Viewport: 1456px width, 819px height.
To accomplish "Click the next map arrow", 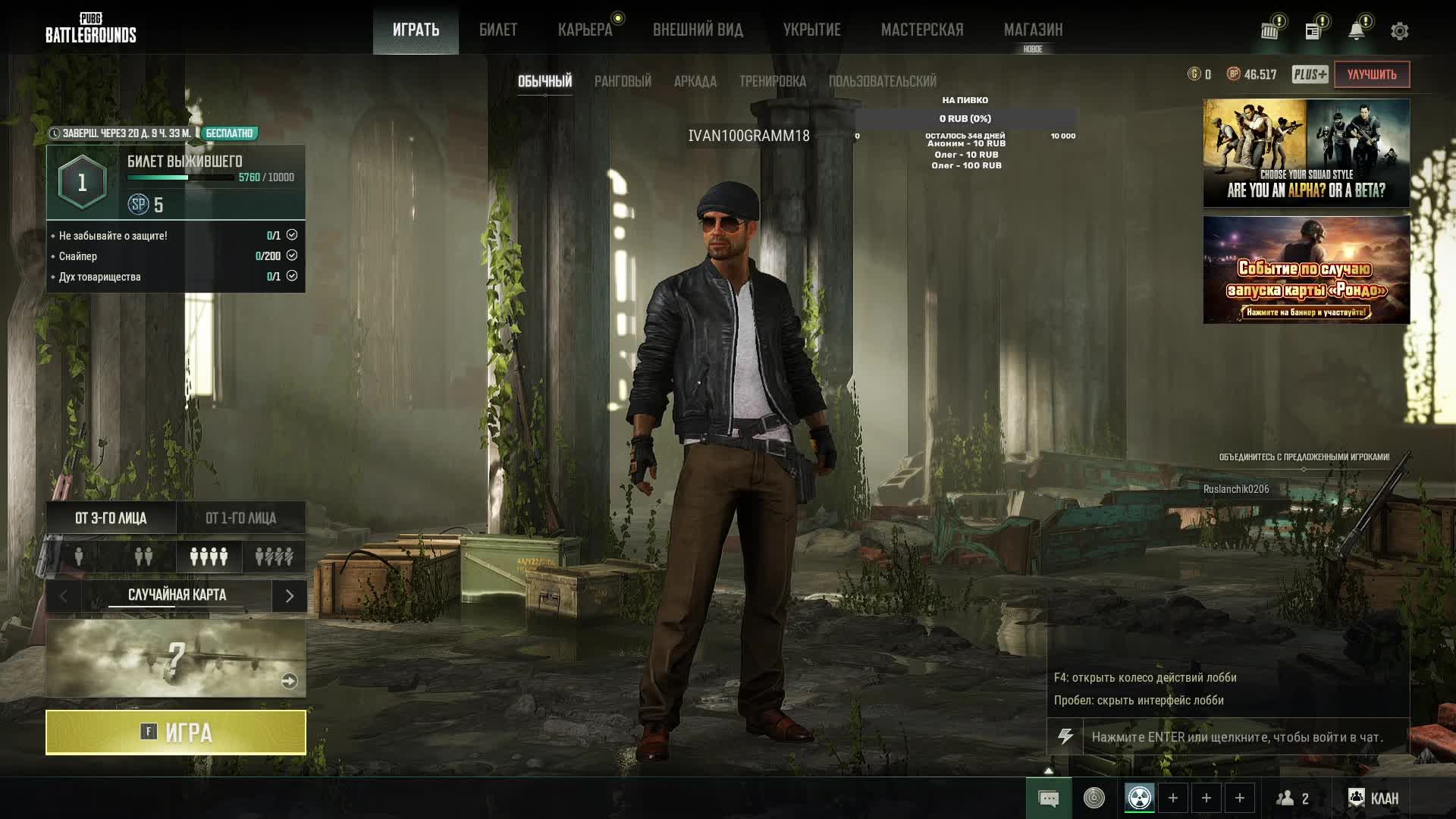I will pyautogui.click(x=289, y=596).
